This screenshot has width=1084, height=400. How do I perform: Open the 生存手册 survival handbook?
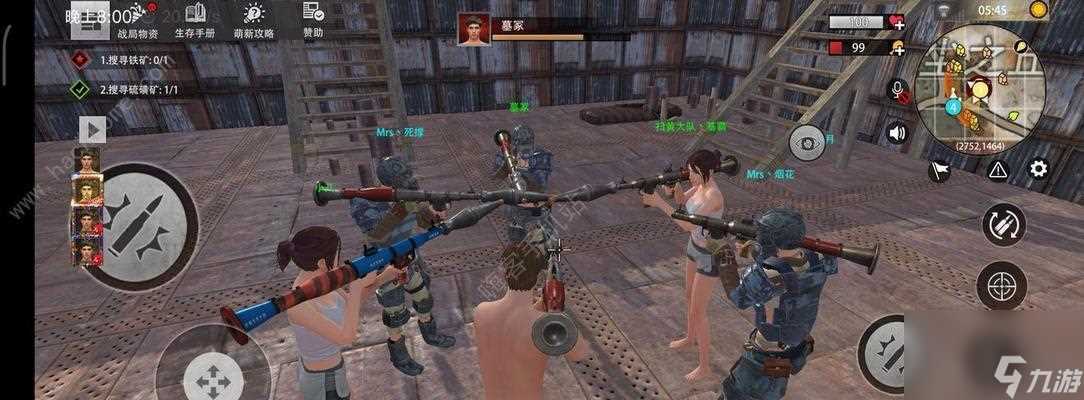coord(196,20)
